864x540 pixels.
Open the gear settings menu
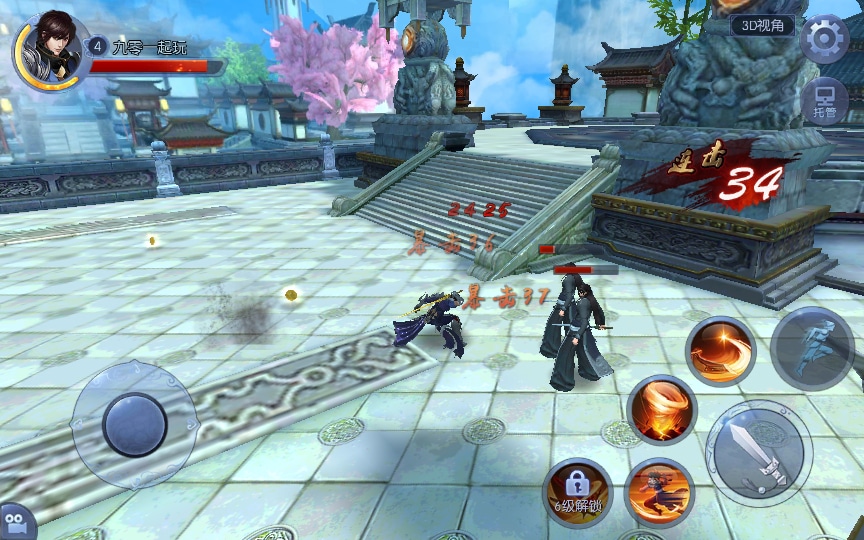pos(824,39)
